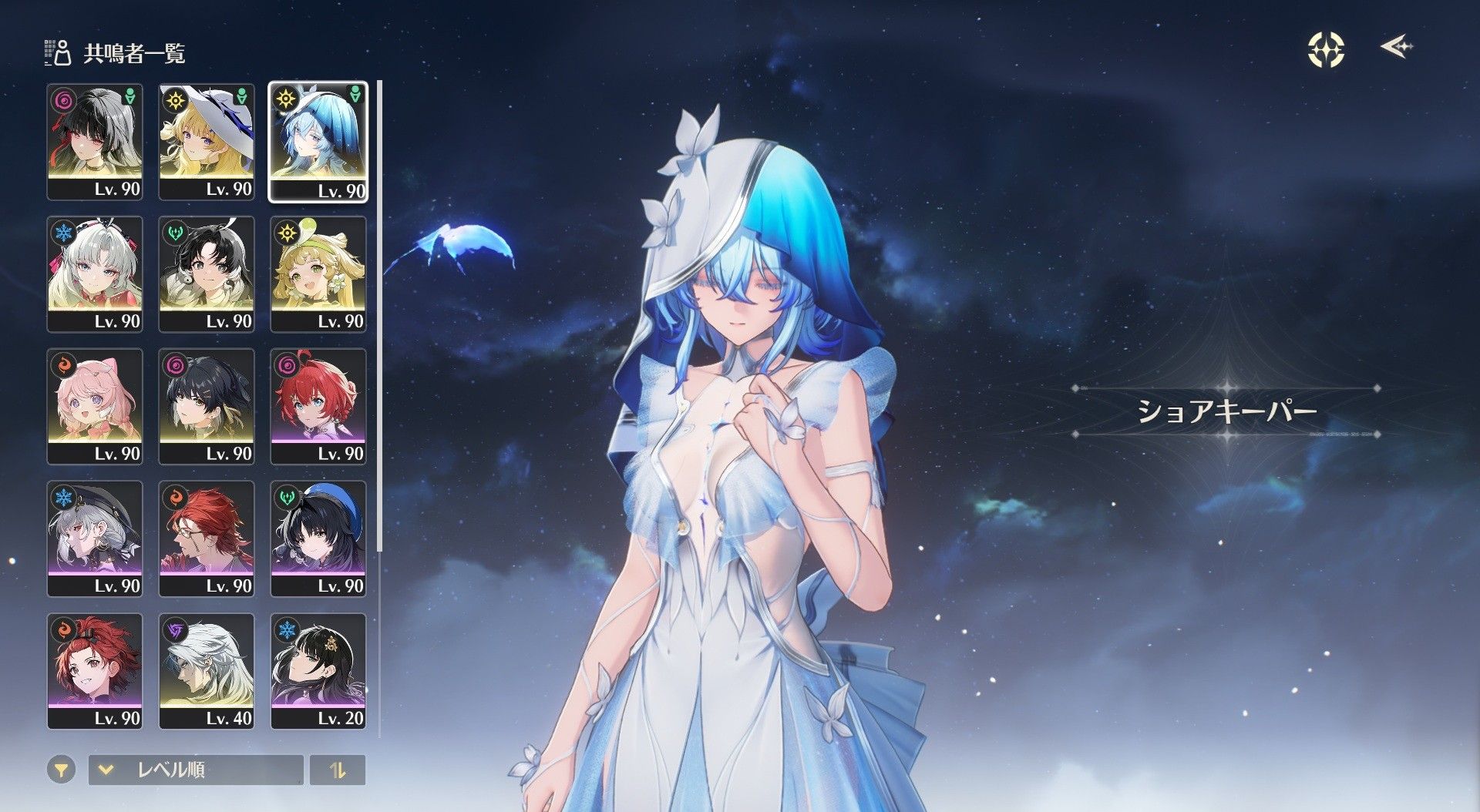
Task: Select the blonde girl with flower hairpiece
Action: tap(318, 274)
